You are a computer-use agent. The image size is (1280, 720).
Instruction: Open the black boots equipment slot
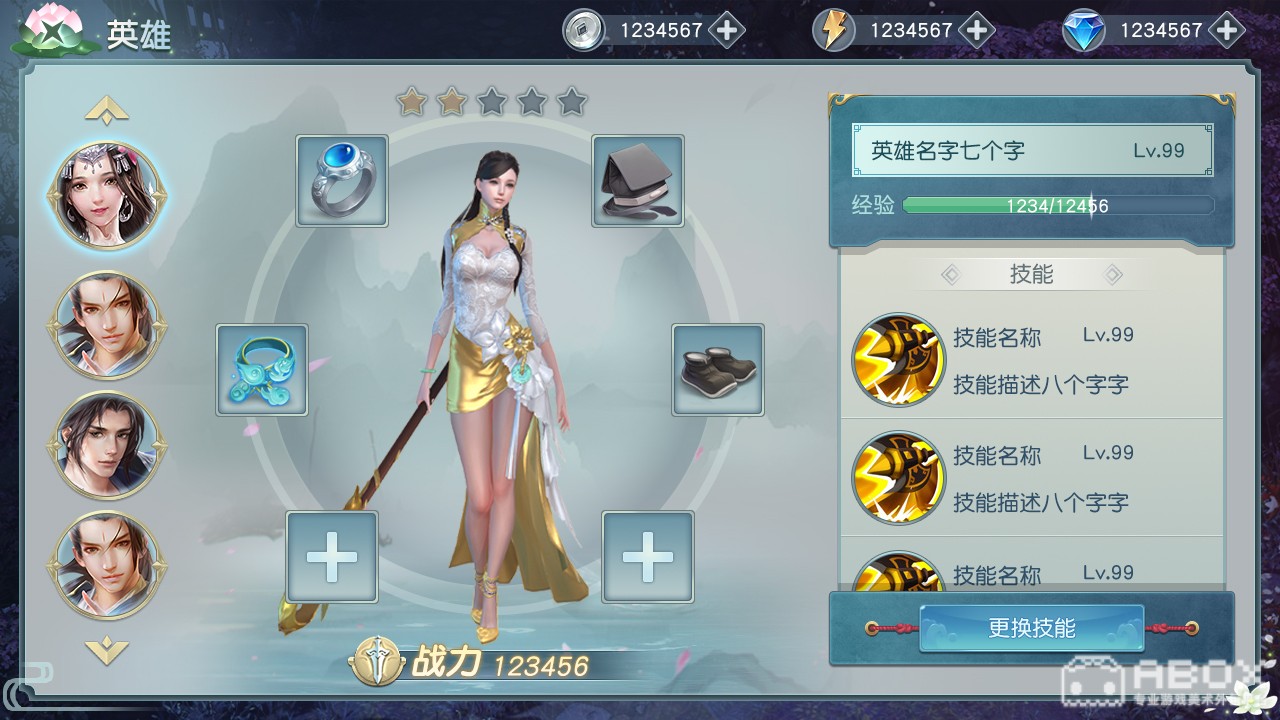[718, 369]
